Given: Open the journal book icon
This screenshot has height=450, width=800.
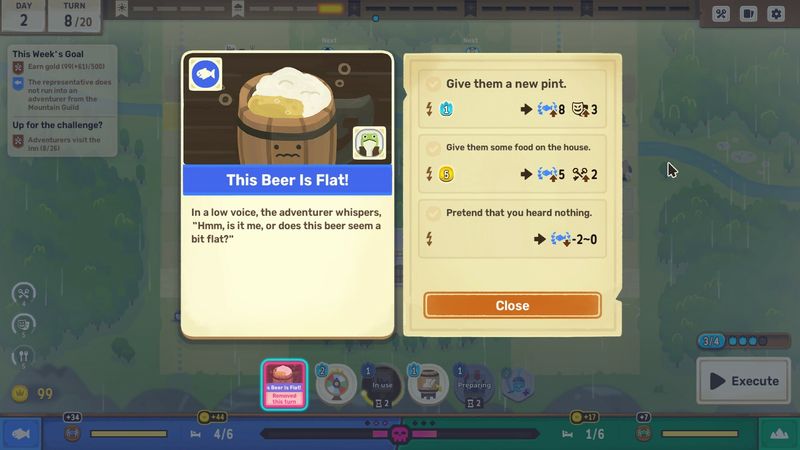Looking at the screenshot, I should point(748,14).
